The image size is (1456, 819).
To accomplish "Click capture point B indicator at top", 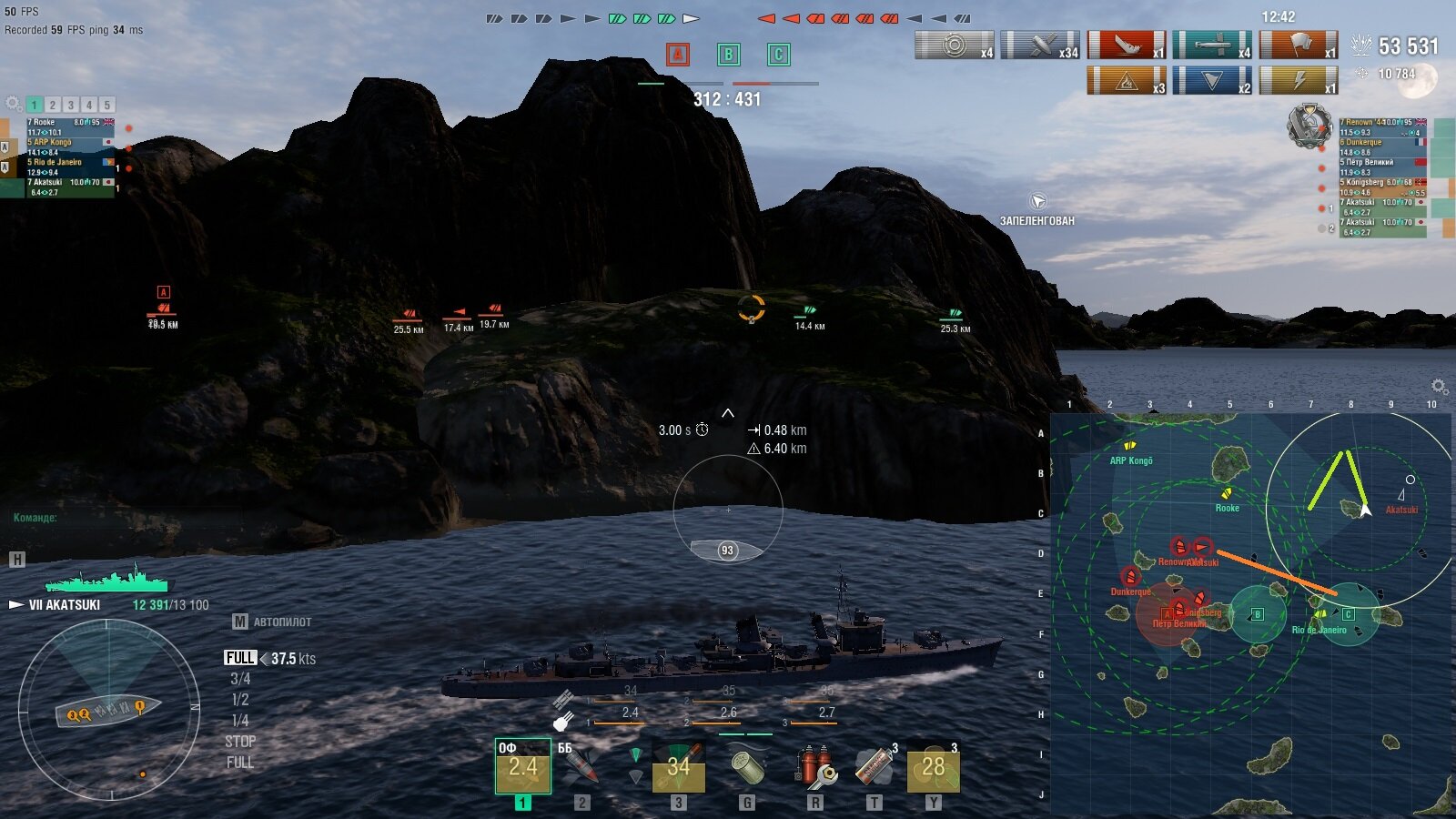I will tap(728, 55).
